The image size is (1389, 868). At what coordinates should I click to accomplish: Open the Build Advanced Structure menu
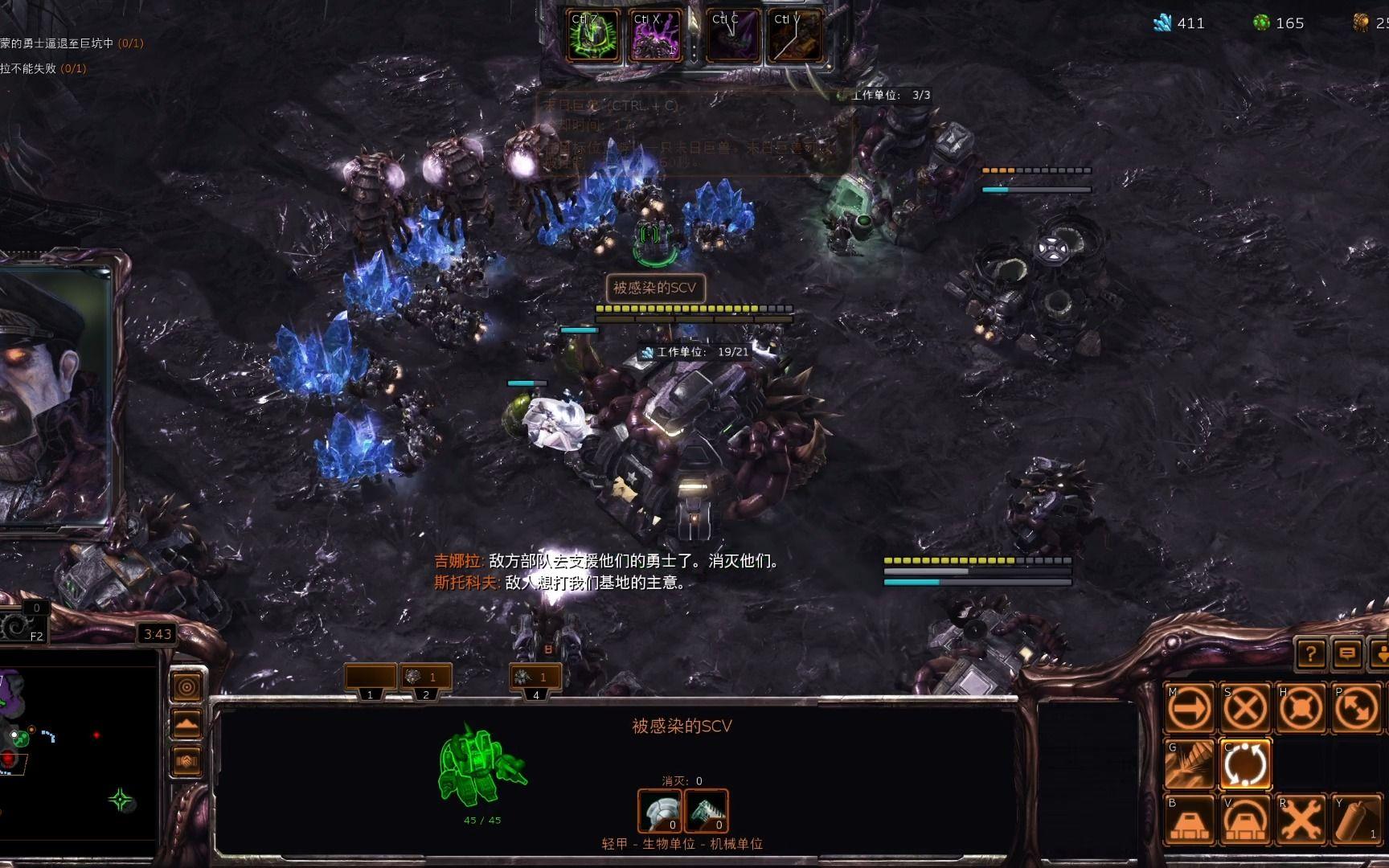(x=1245, y=819)
